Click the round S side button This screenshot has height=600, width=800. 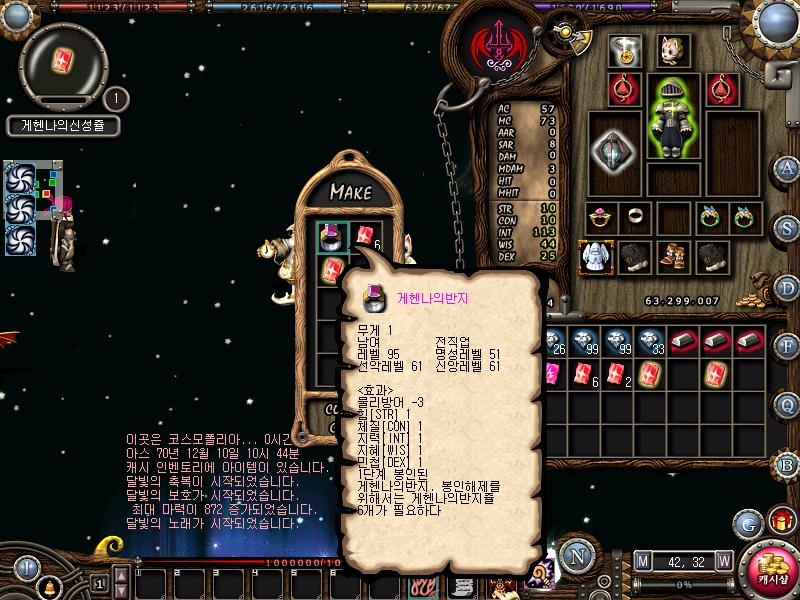point(788,227)
